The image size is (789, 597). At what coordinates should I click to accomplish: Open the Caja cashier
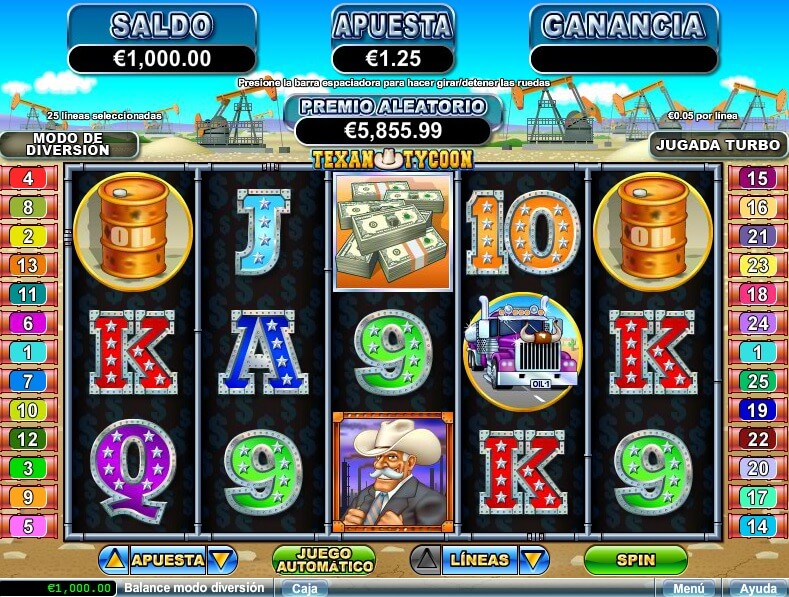(x=310, y=588)
